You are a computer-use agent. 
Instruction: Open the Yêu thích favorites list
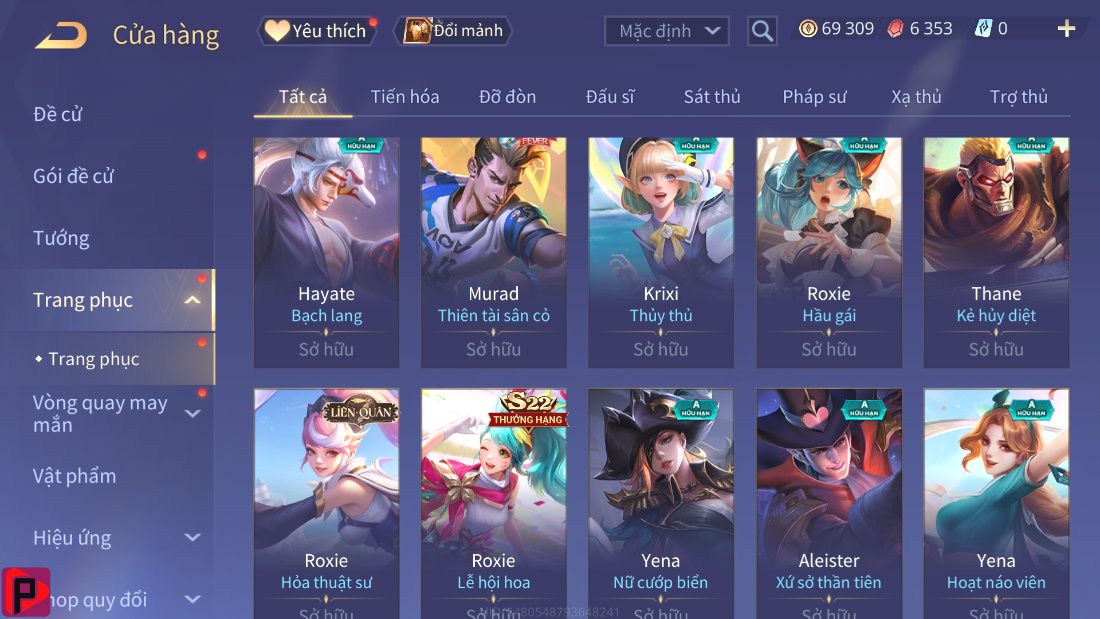pyautogui.click(x=318, y=31)
